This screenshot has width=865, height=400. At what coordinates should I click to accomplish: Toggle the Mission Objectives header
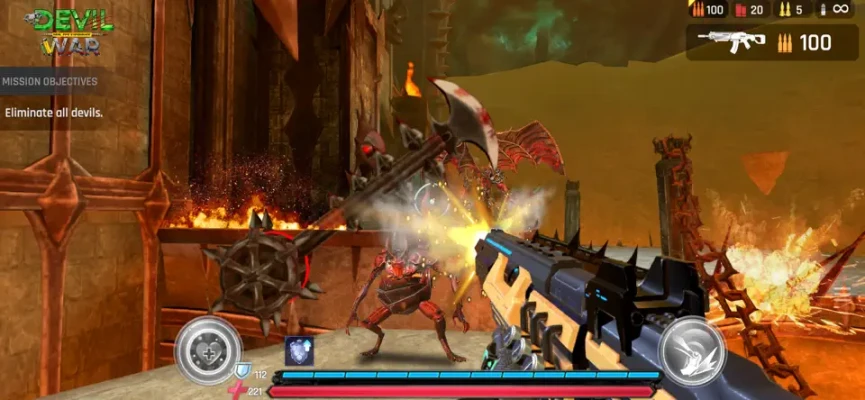(x=50, y=81)
